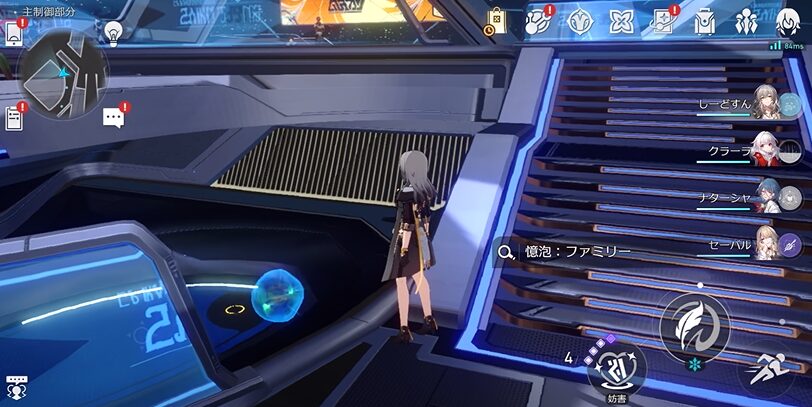
Task: Switch to party member セーバル
Action: click(x=765, y=242)
